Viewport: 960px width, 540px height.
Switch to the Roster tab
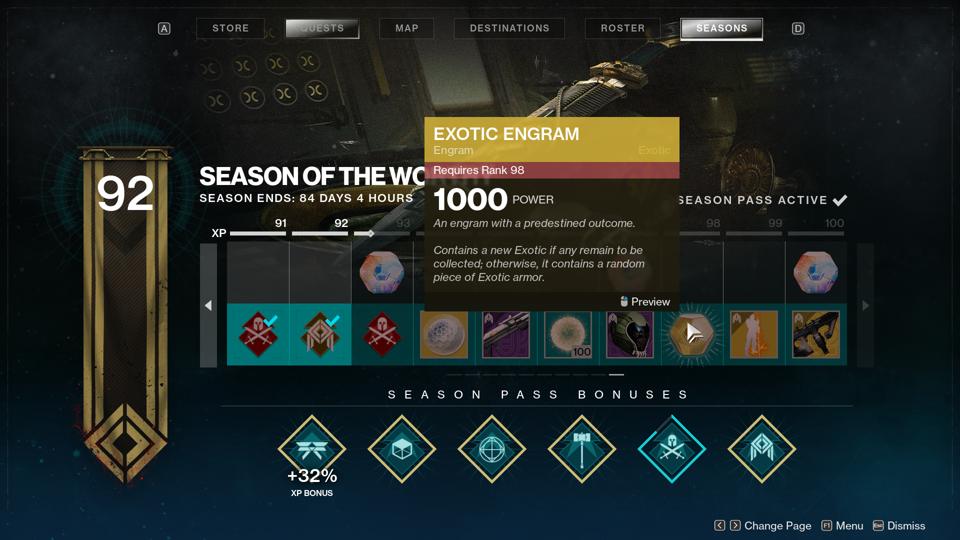[x=622, y=28]
